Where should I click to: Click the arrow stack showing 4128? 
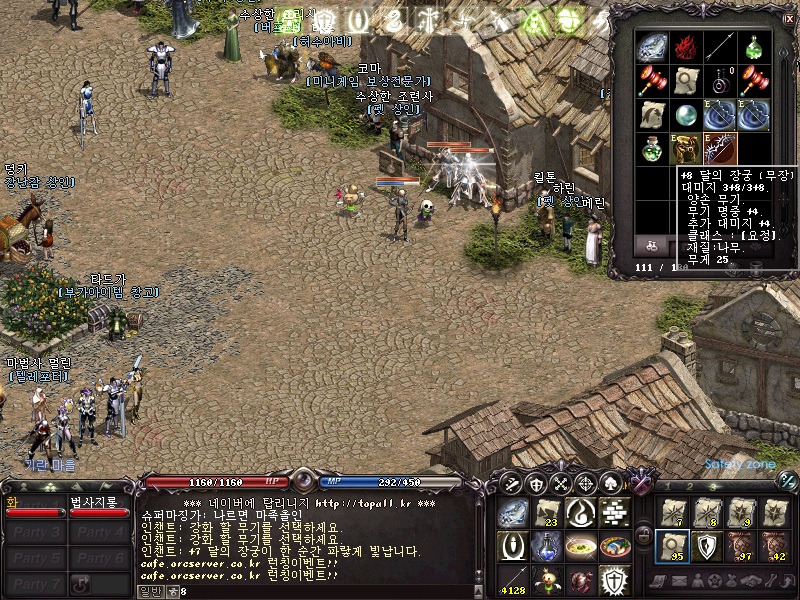pyautogui.click(x=512, y=579)
